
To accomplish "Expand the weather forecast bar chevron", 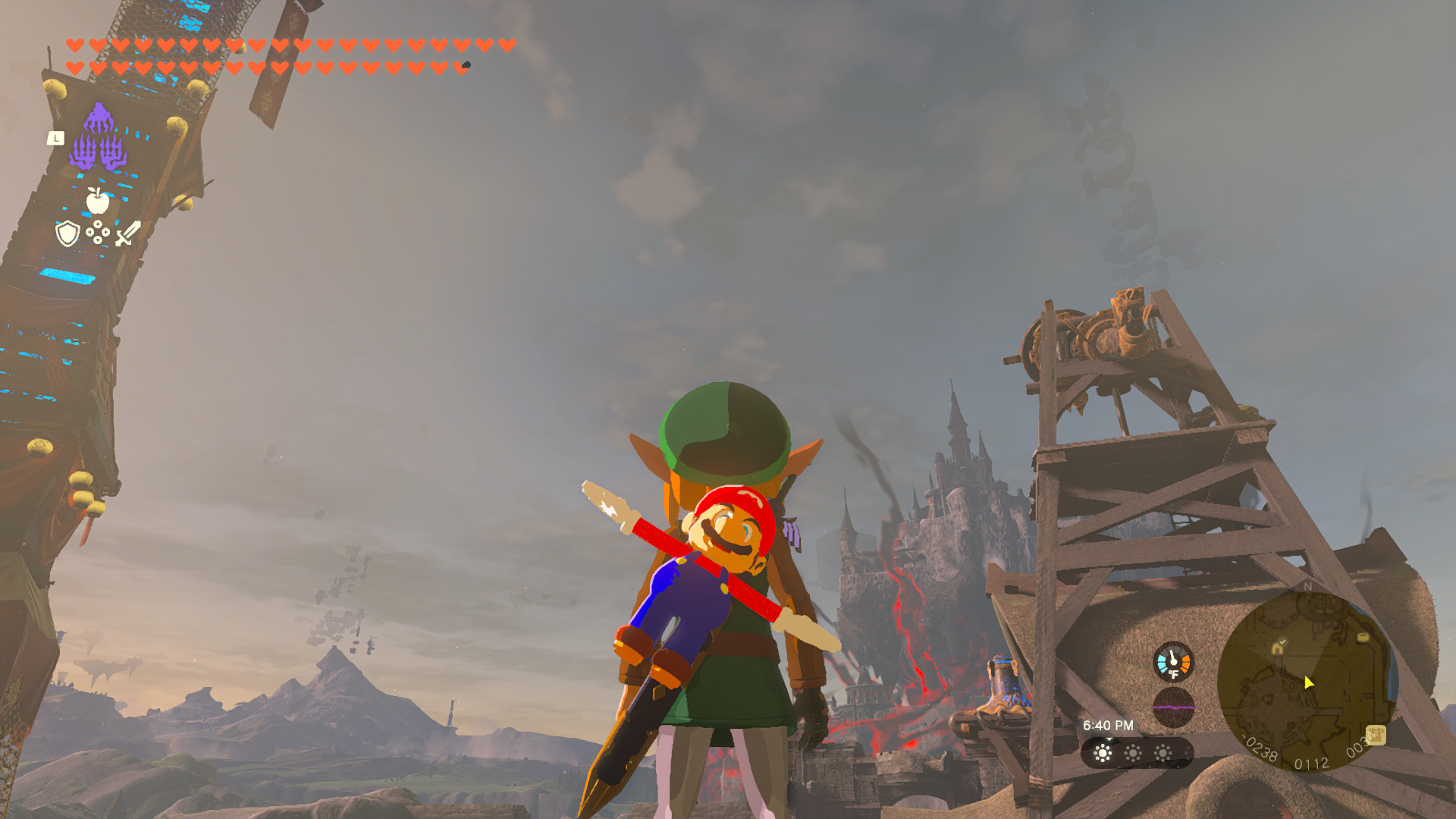I will (x=1109, y=740).
